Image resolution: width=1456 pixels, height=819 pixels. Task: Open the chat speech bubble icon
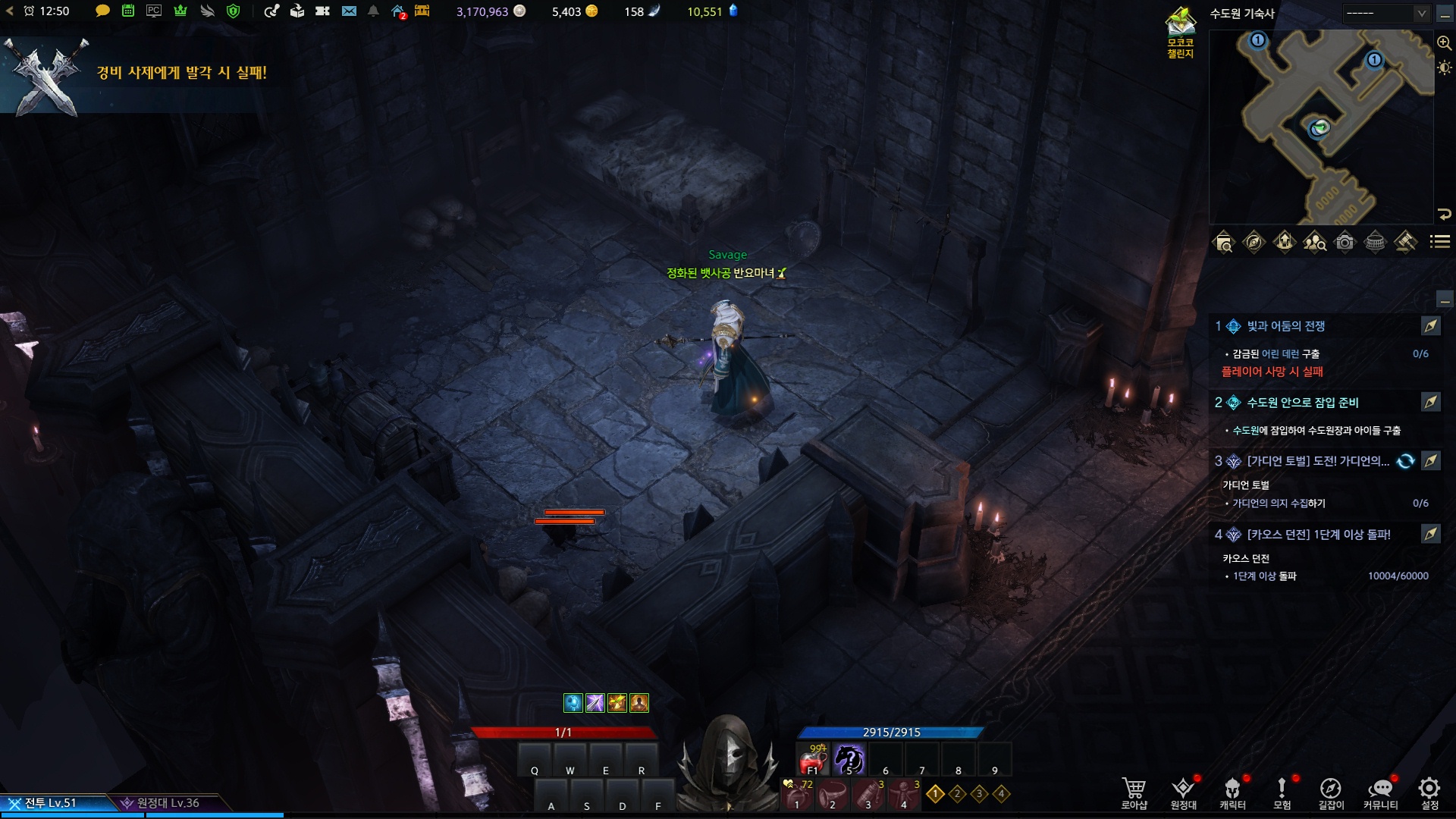pos(102,11)
